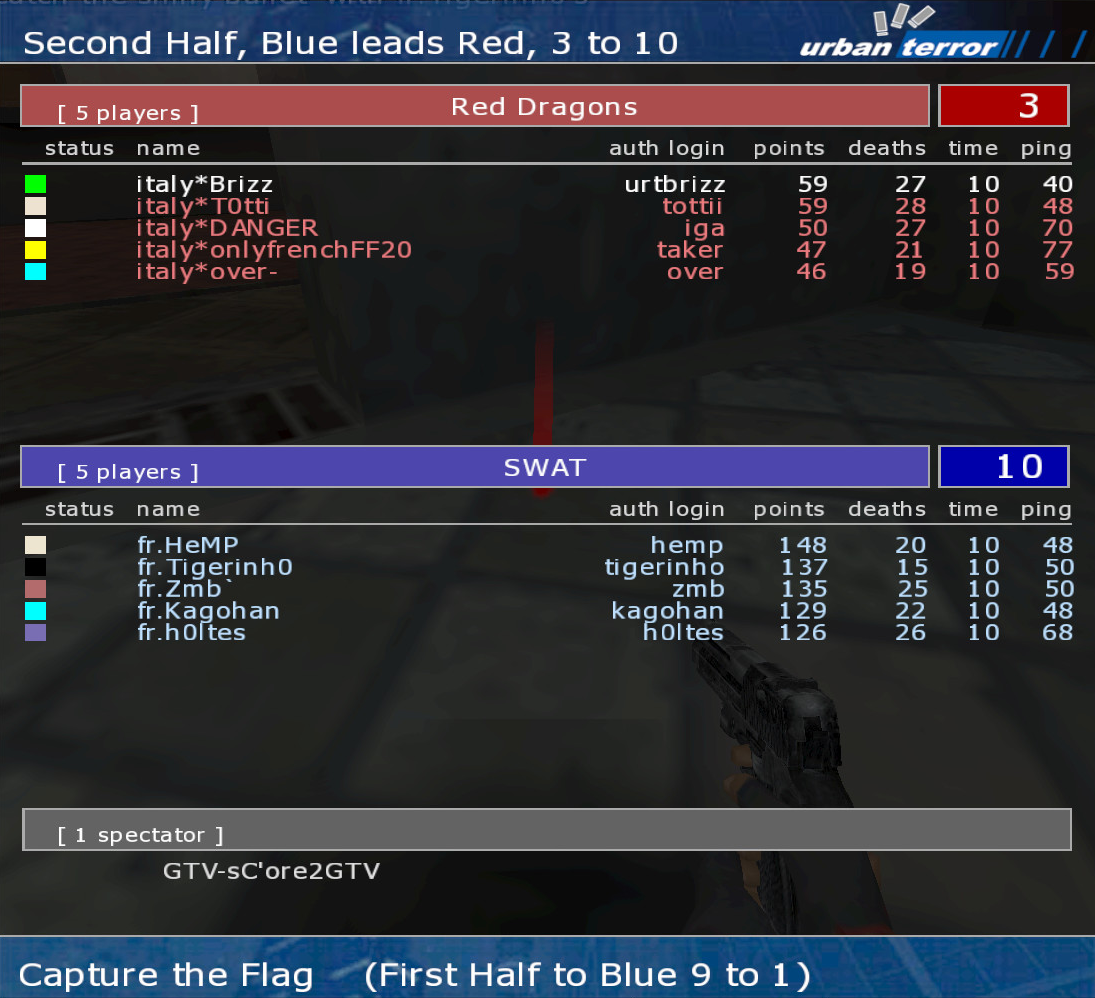This screenshot has width=1095, height=998.
Task: Click the Urban Terror logo
Action: coord(899,37)
